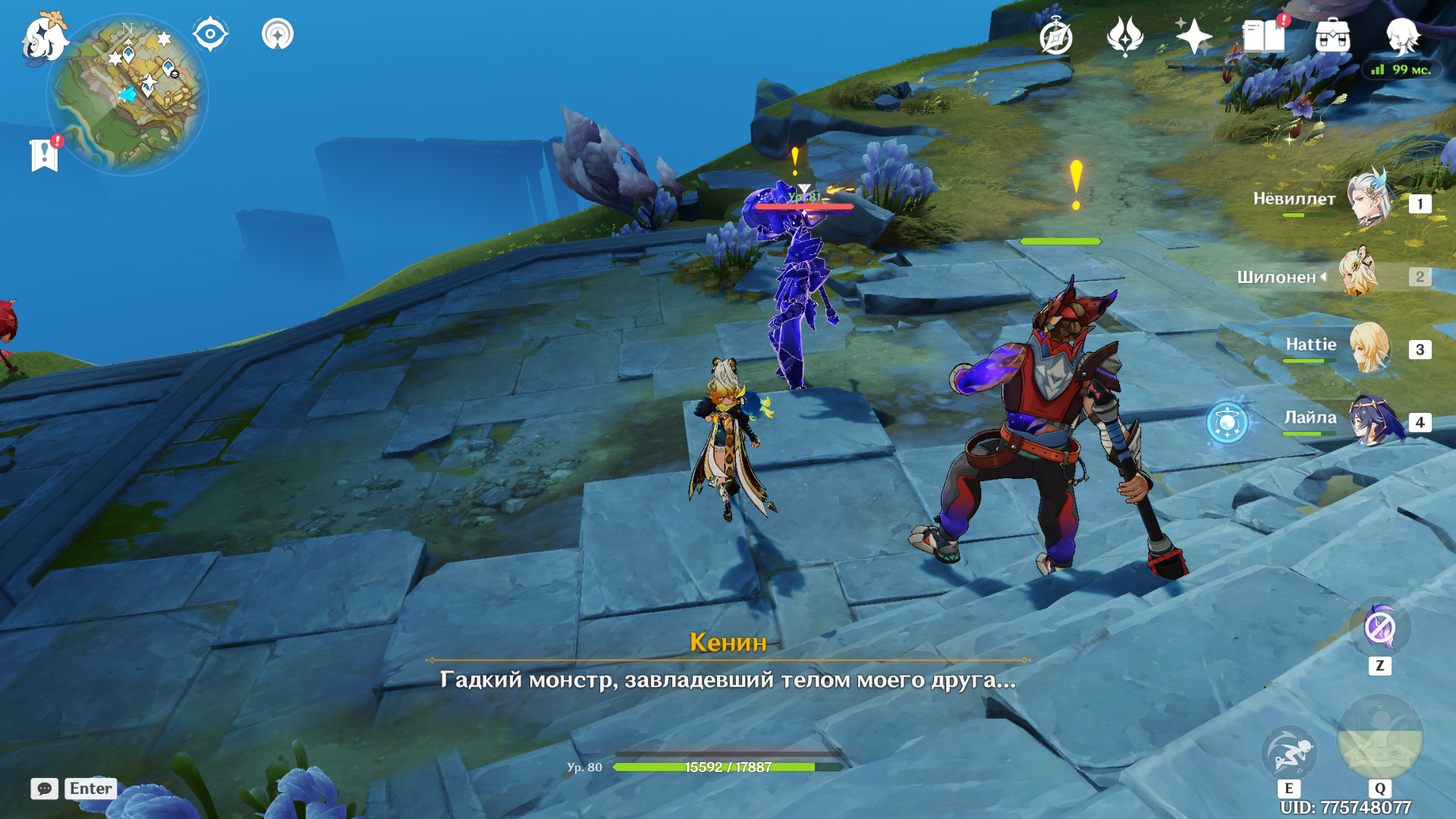This screenshot has width=1456, height=819.
Task: Switch to party member Hattie
Action: [x=1369, y=348]
